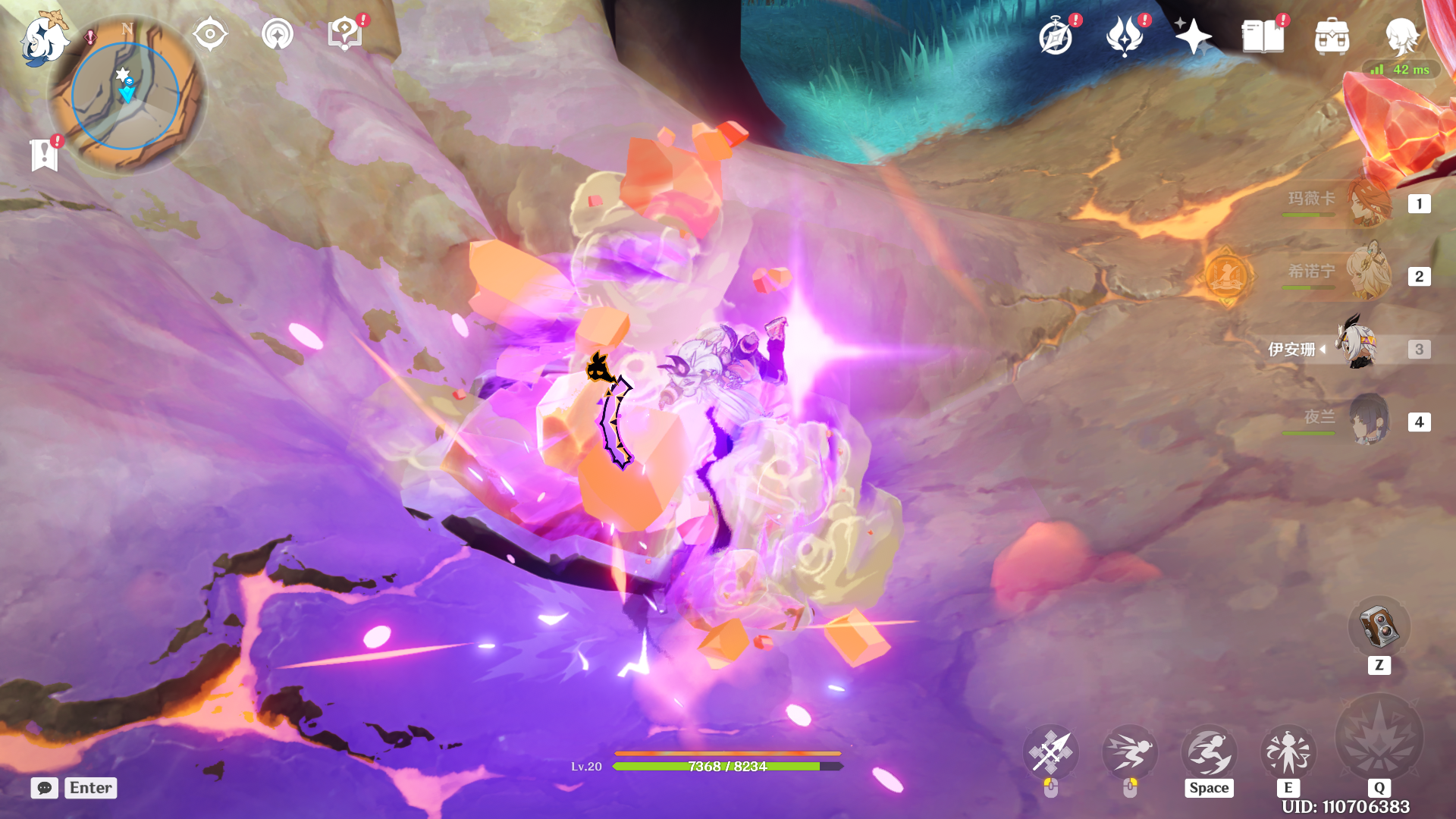Use the elemental skill icon
The width and height of the screenshot is (1456, 819).
click(1288, 752)
